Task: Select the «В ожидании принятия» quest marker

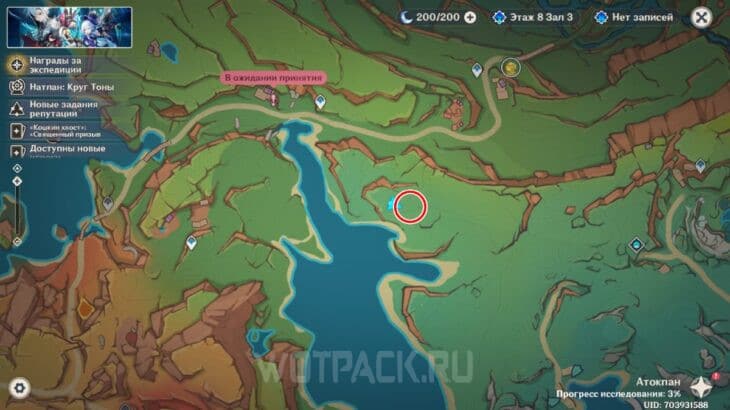Action: (x=272, y=78)
